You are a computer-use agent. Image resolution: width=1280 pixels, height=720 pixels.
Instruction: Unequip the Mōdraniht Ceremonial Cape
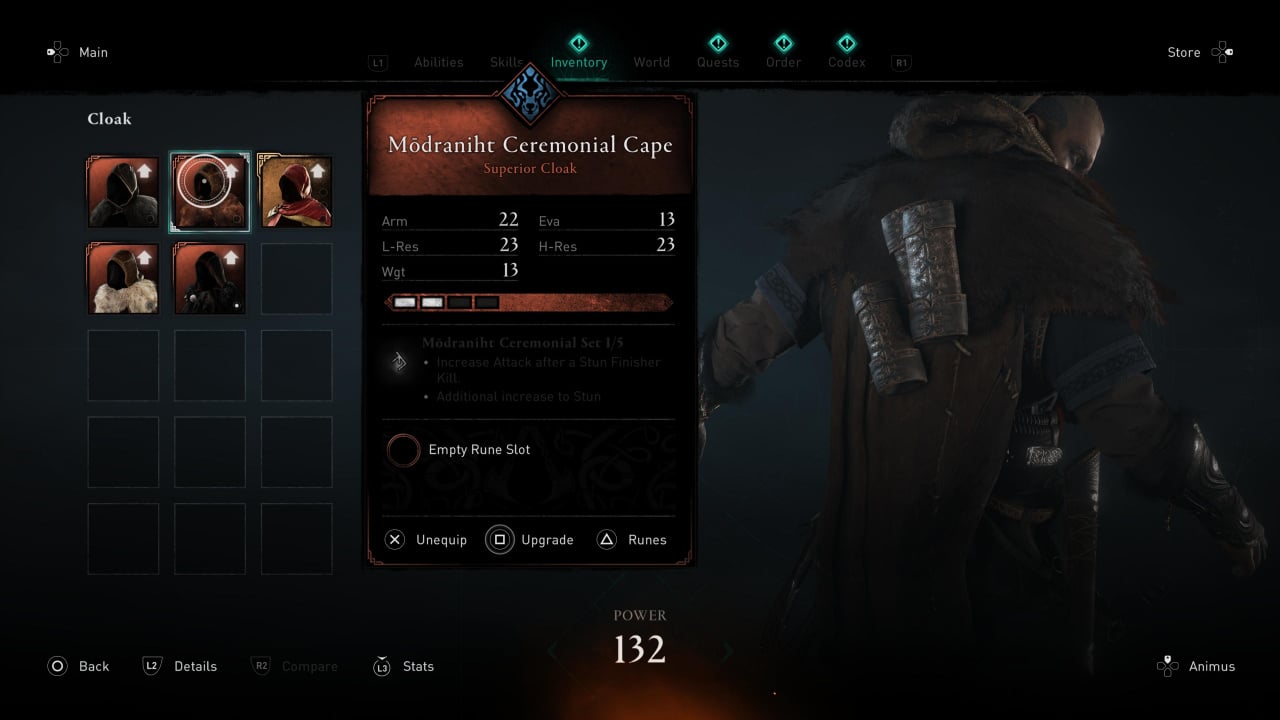coord(426,540)
